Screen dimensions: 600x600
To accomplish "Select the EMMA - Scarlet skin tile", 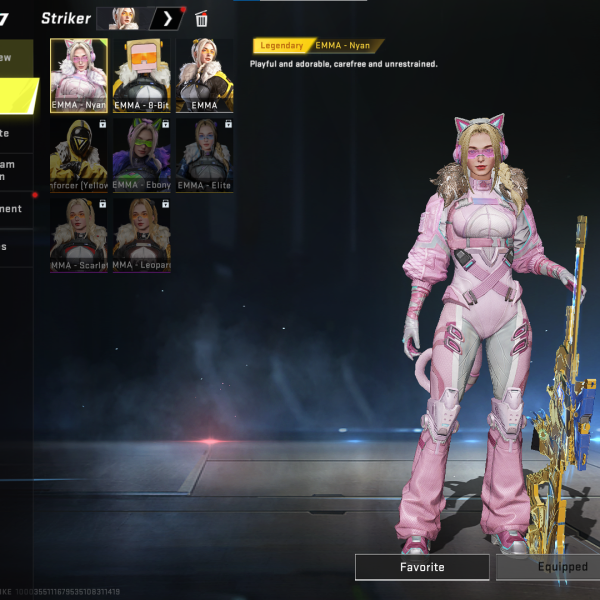I will coord(79,234).
